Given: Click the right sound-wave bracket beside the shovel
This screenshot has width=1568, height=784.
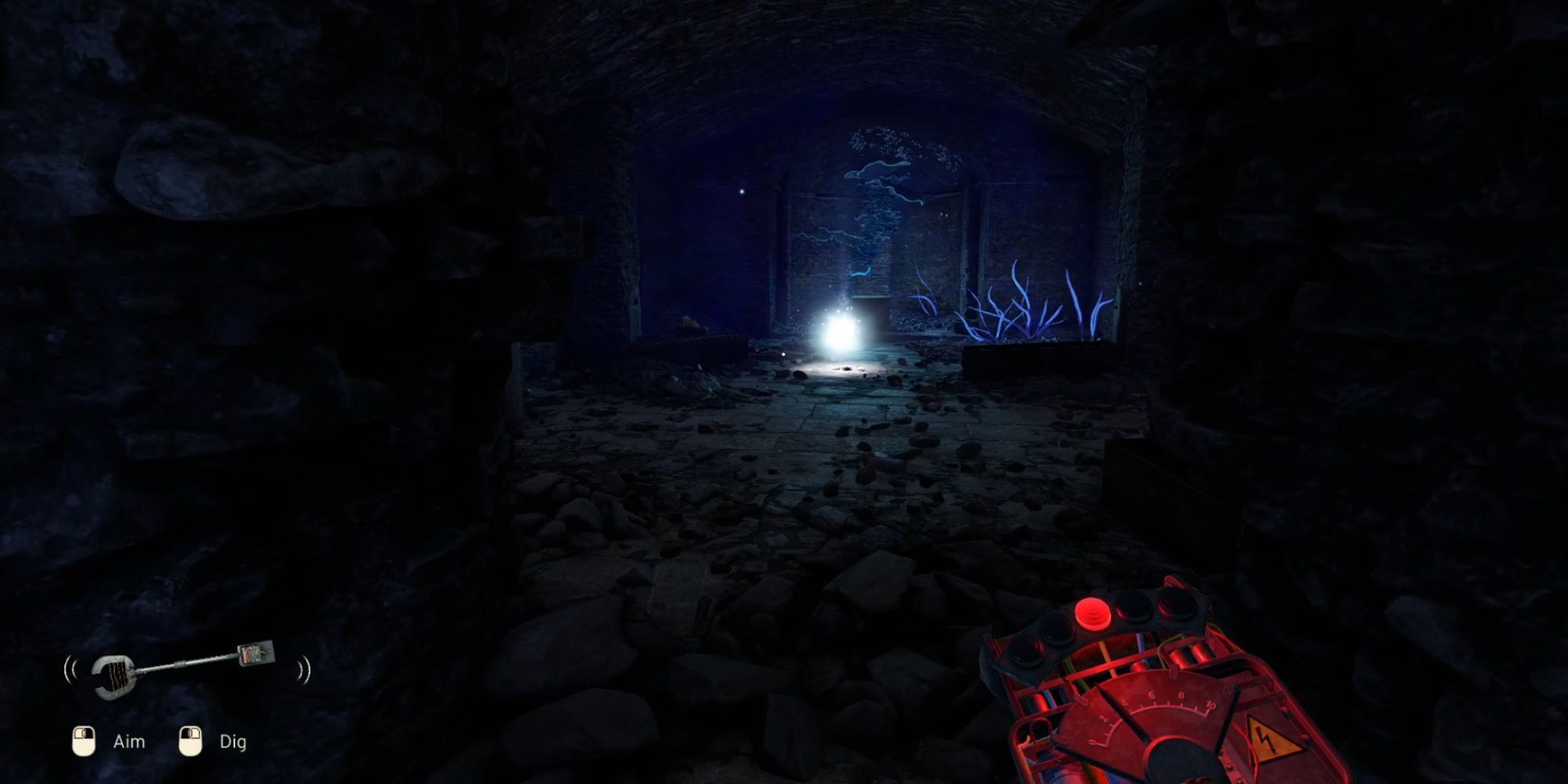Looking at the screenshot, I should [x=304, y=670].
